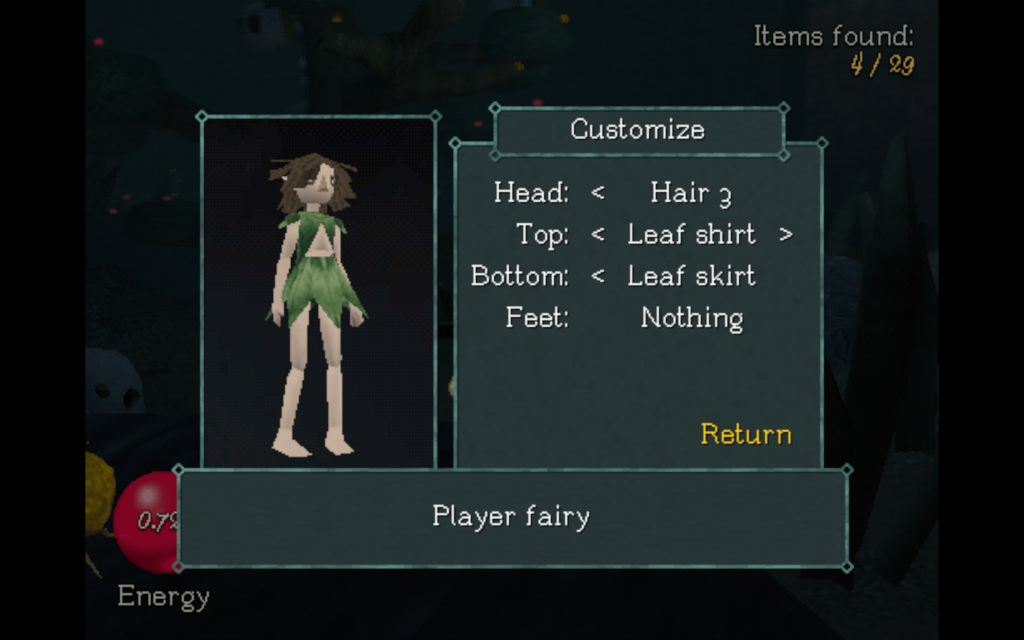Choose the Hair 3 head option
The height and width of the screenshot is (640, 1024).
pos(691,193)
